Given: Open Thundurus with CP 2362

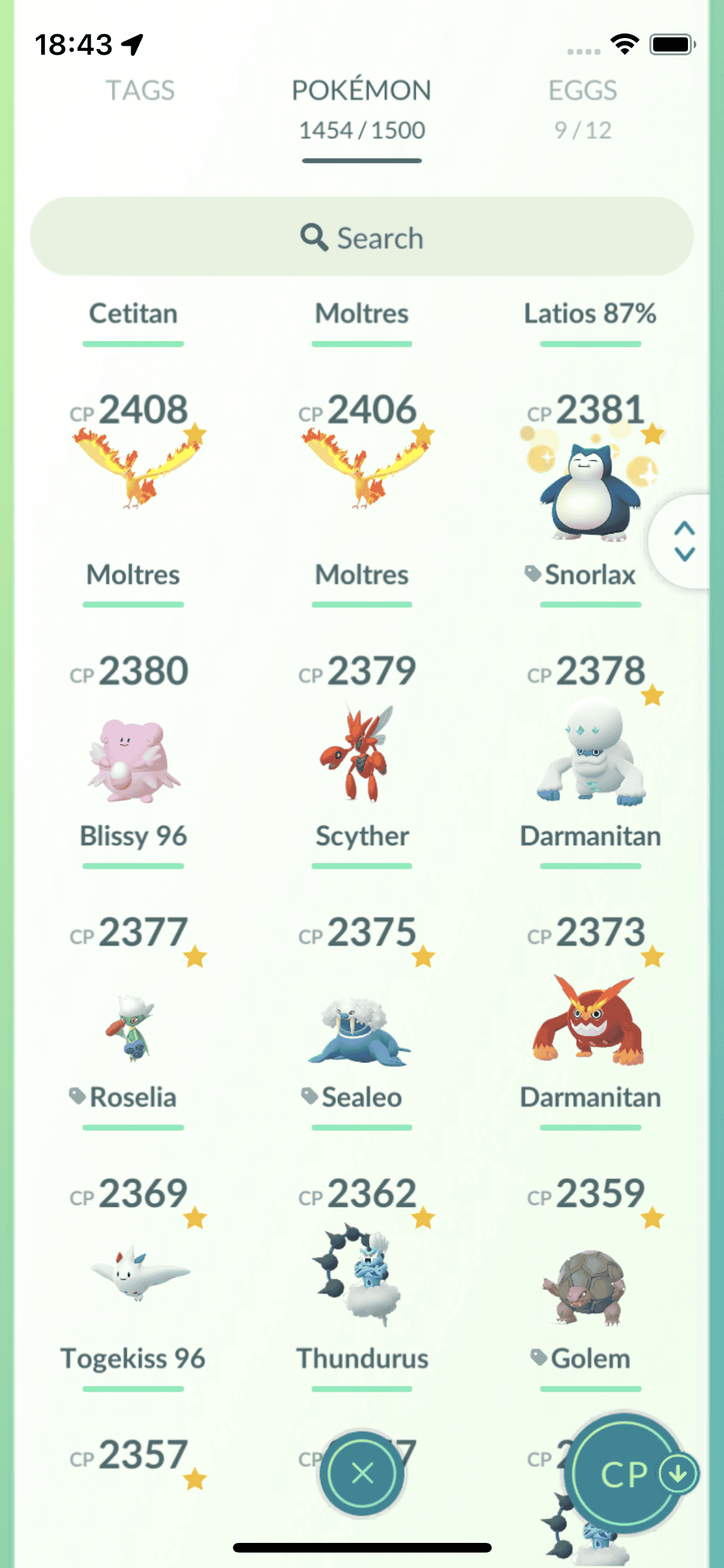Looking at the screenshot, I should click(362, 1274).
